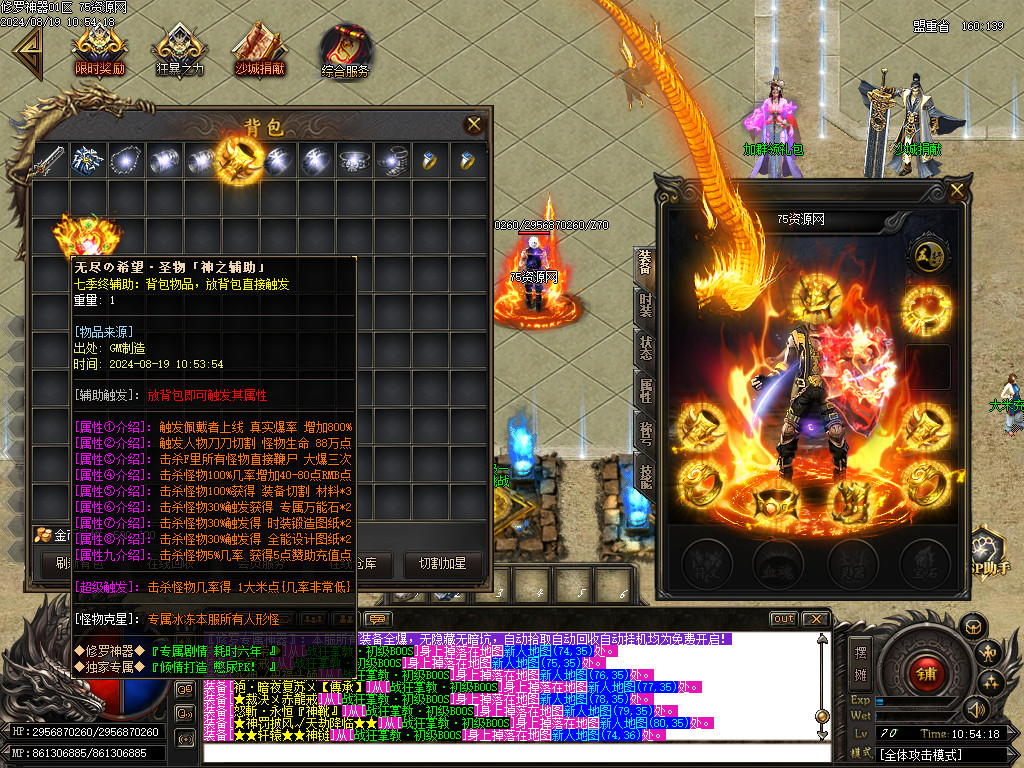The width and height of the screenshot is (1024, 768).
Task: Close the character equipment panel
Action: (x=957, y=190)
